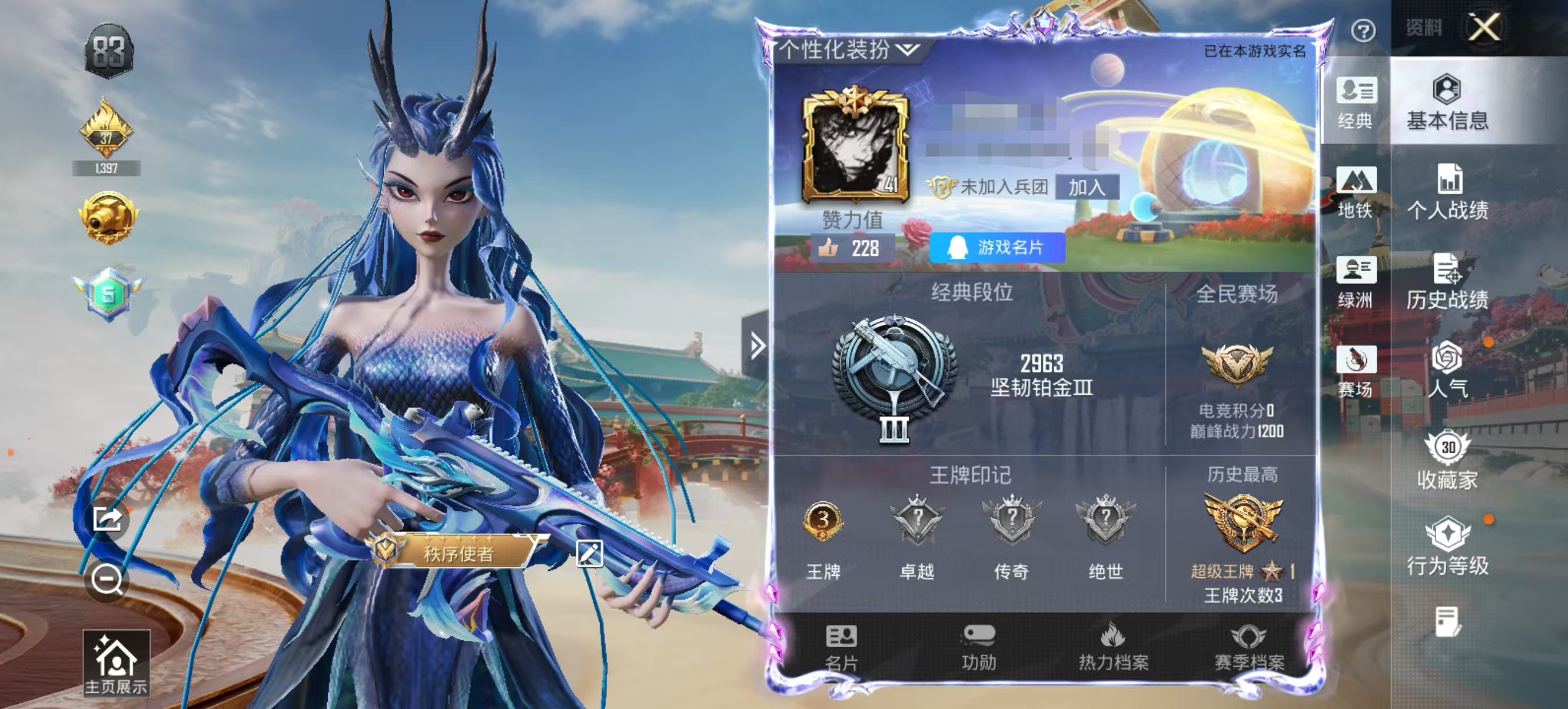Choose the 赛场 mode tab
Screen dimensions: 1568x709
[x=1356, y=371]
